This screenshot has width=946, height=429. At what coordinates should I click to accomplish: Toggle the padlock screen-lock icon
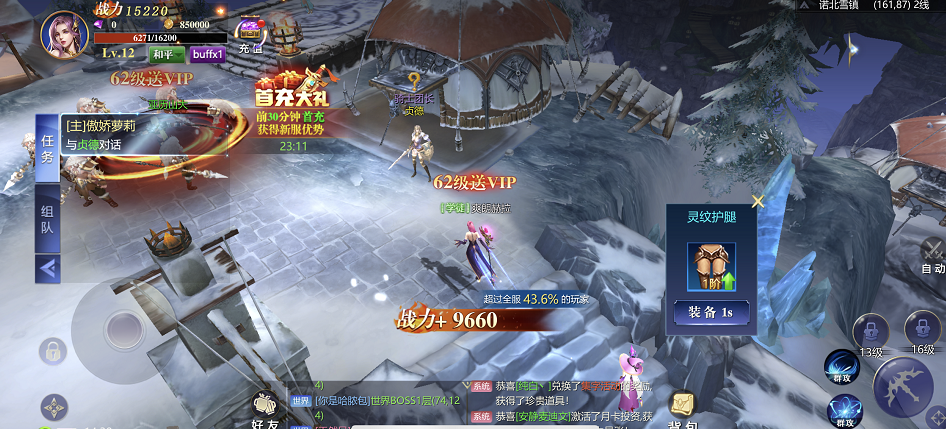pyautogui.click(x=52, y=351)
